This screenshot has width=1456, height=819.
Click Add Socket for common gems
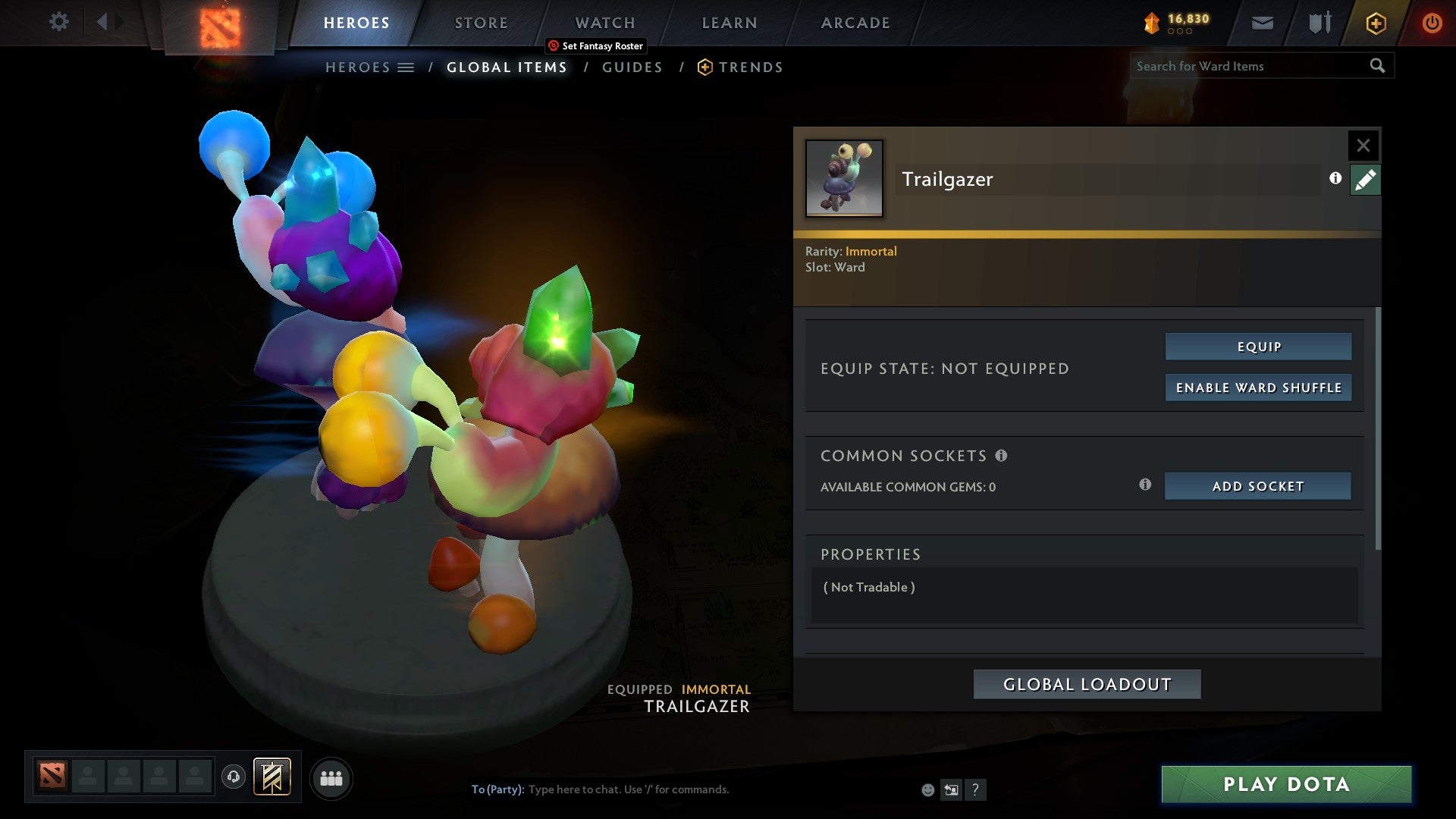click(1257, 486)
